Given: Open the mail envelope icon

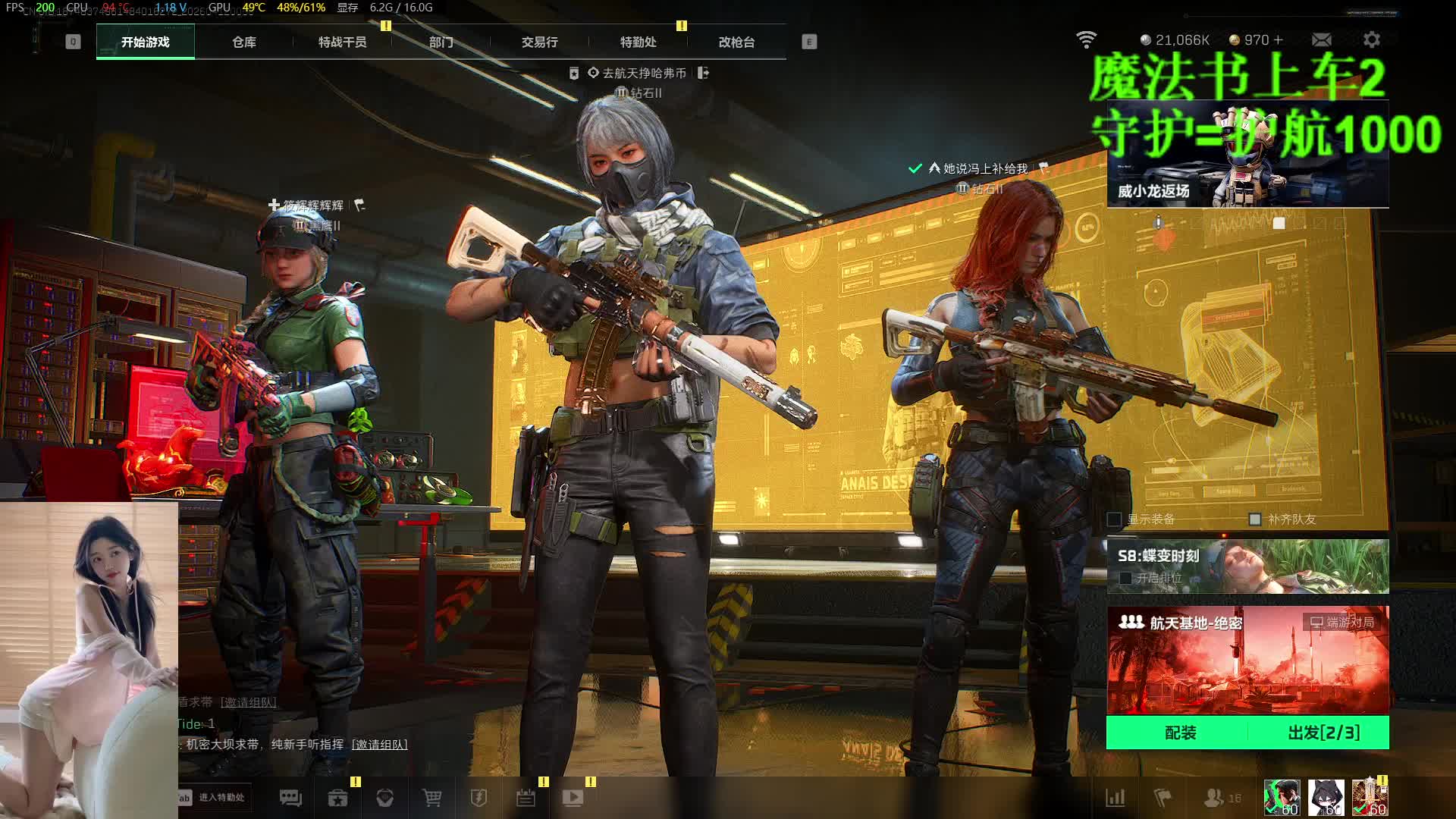Looking at the screenshot, I should tap(1321, 39).
